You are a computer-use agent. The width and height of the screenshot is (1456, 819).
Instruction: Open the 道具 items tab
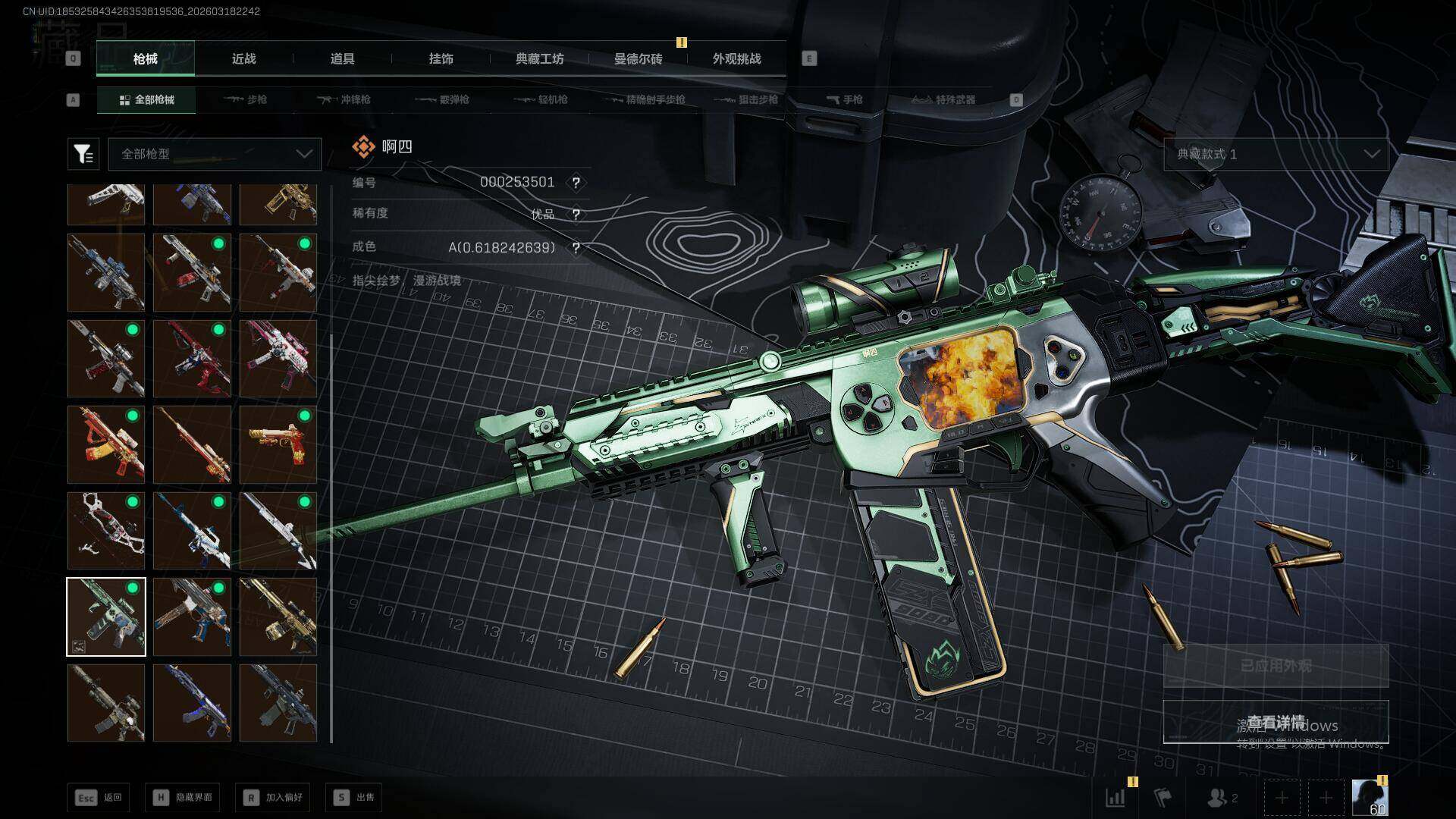coord(342,59)
